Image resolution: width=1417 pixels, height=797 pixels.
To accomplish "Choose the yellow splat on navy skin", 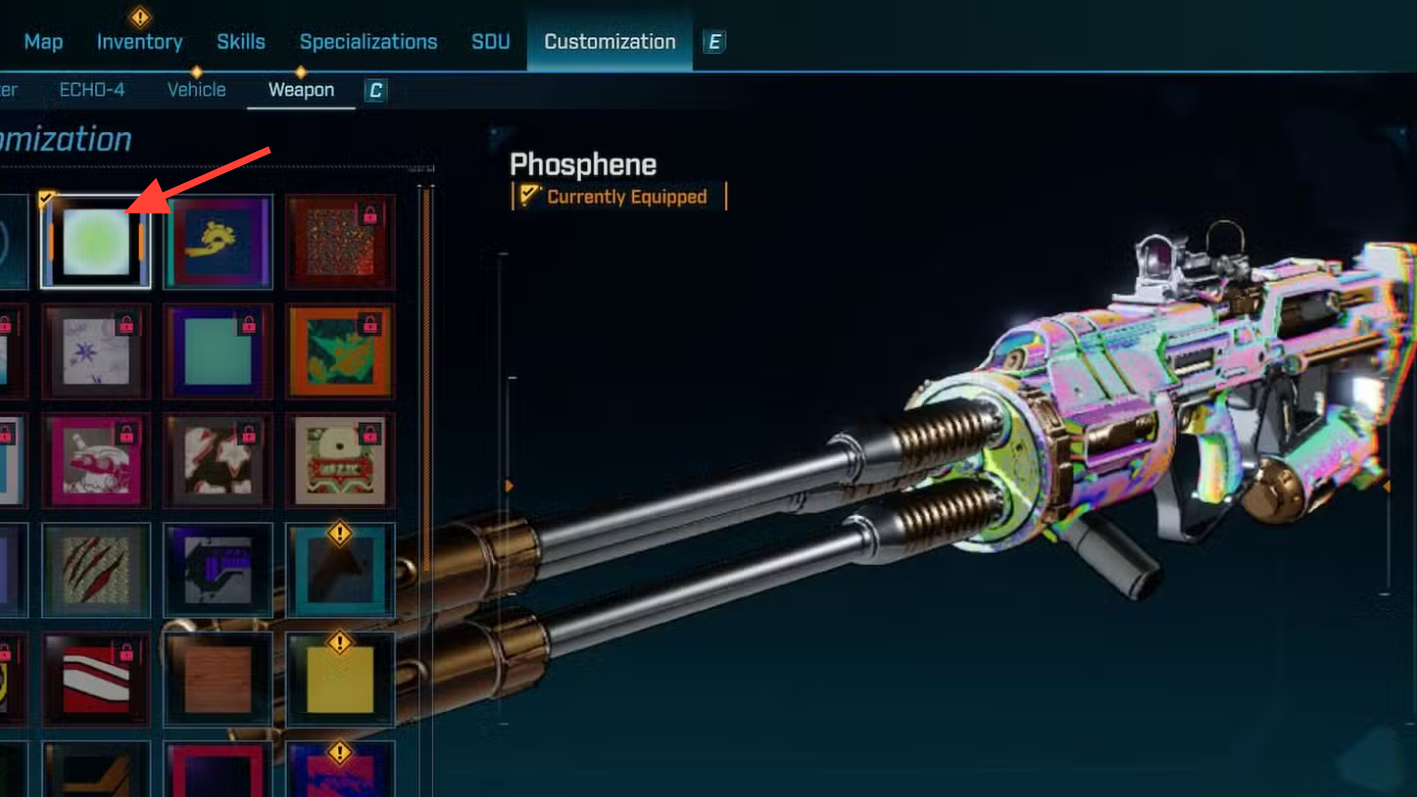I will click(x=218, y=242).
